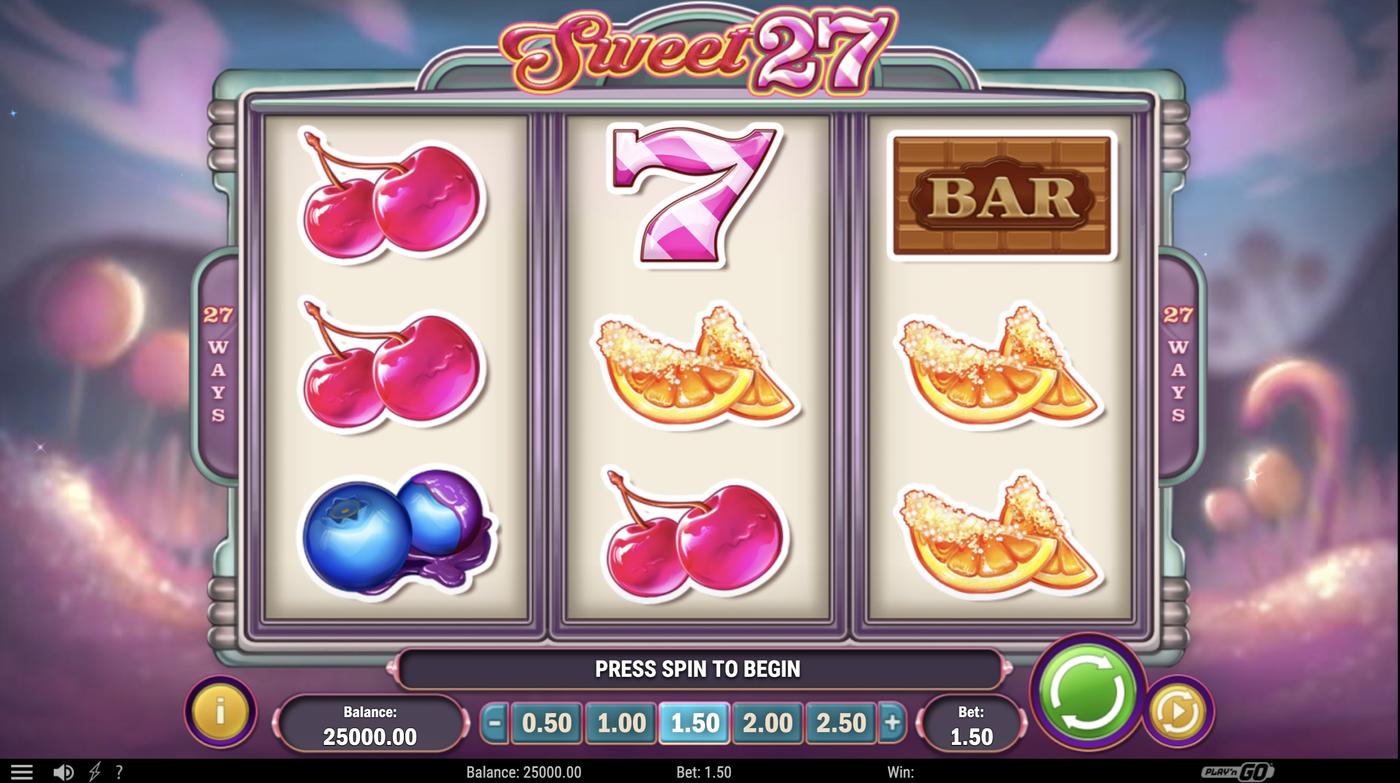Decrease the bet with the minus button
The width and height of the screenshot is (1400, 783).
coord(493,721)
